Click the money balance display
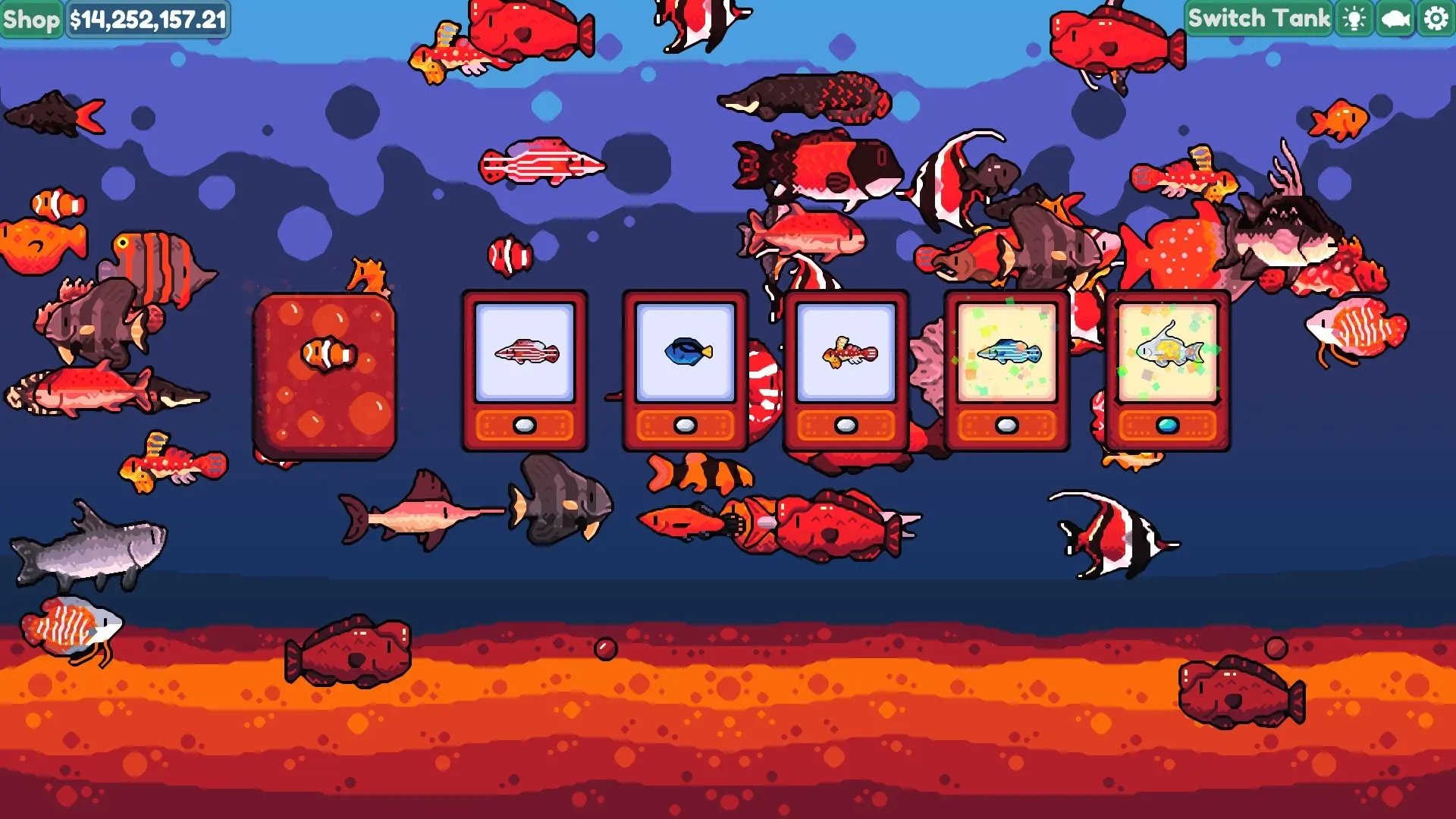Screen dimensions: 1456x819 click(x=146, y=19)
